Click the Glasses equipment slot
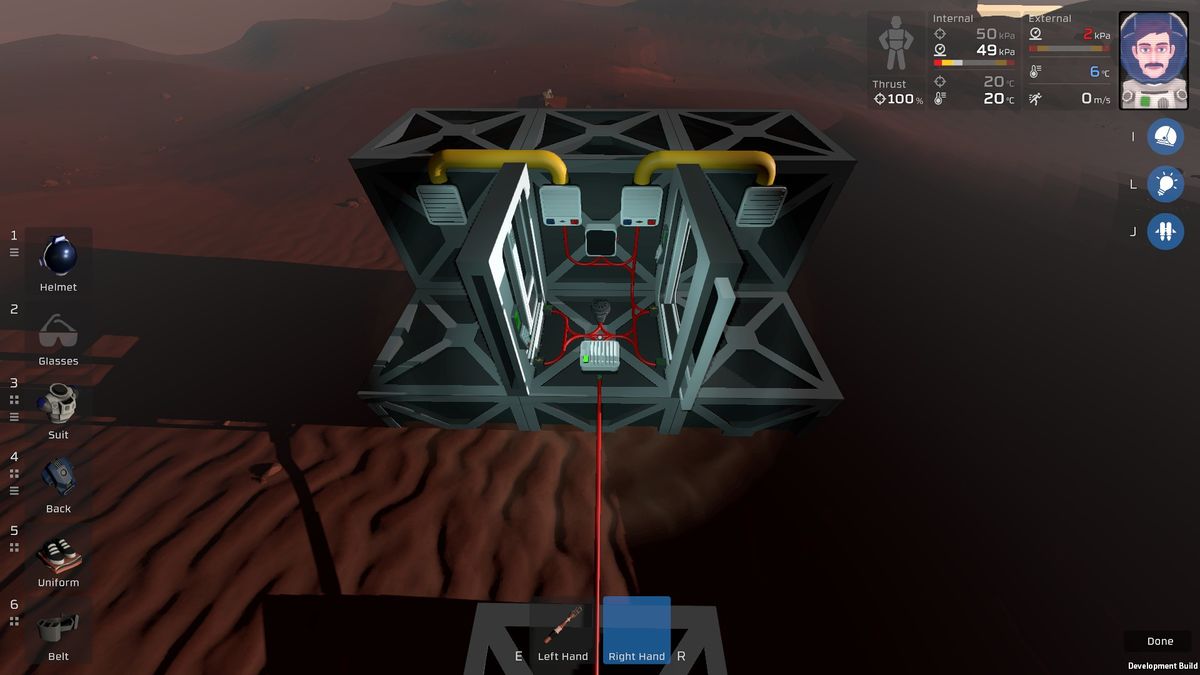Image resolution: width=1200 pixels, height=675 pixels. (x=59, y=332)
